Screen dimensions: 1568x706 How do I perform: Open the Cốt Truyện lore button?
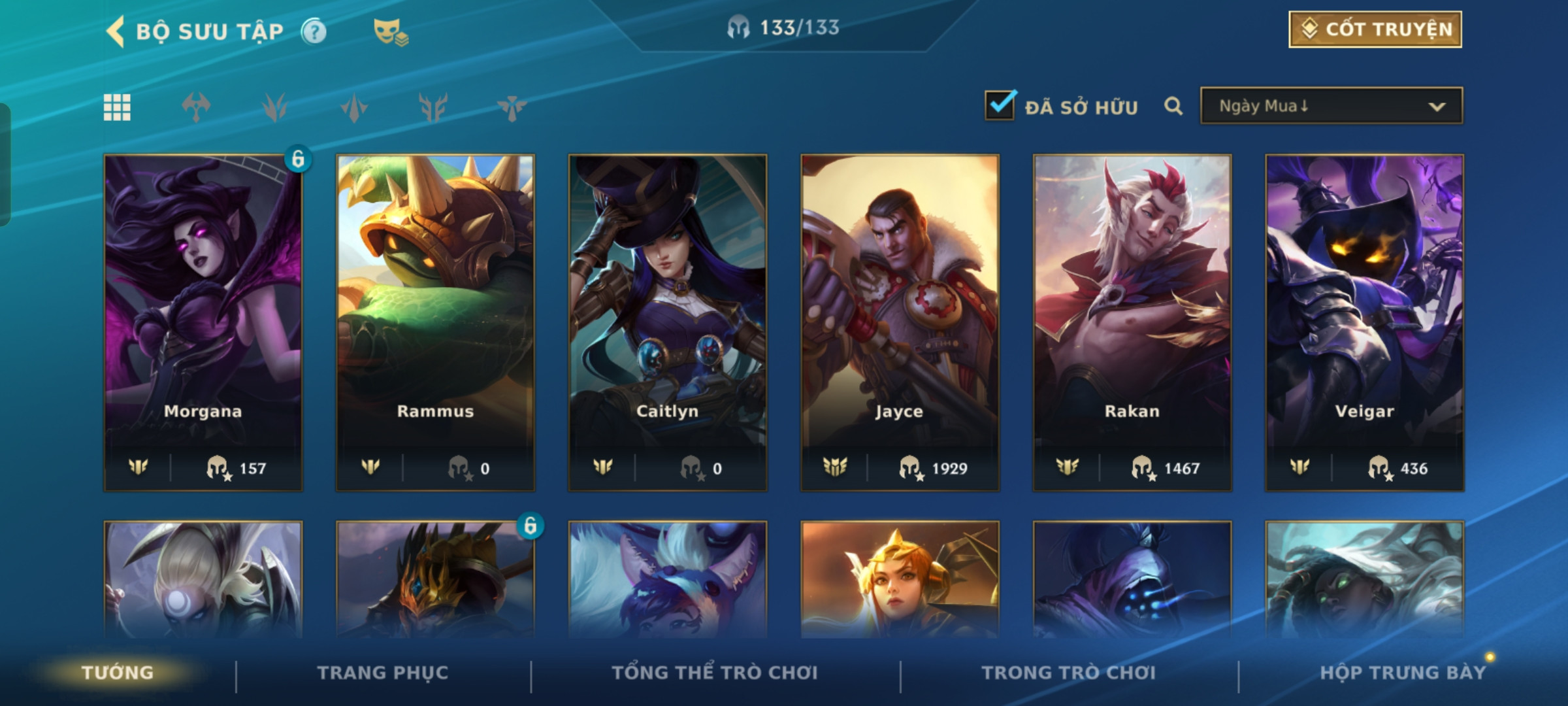point(1375,29)
